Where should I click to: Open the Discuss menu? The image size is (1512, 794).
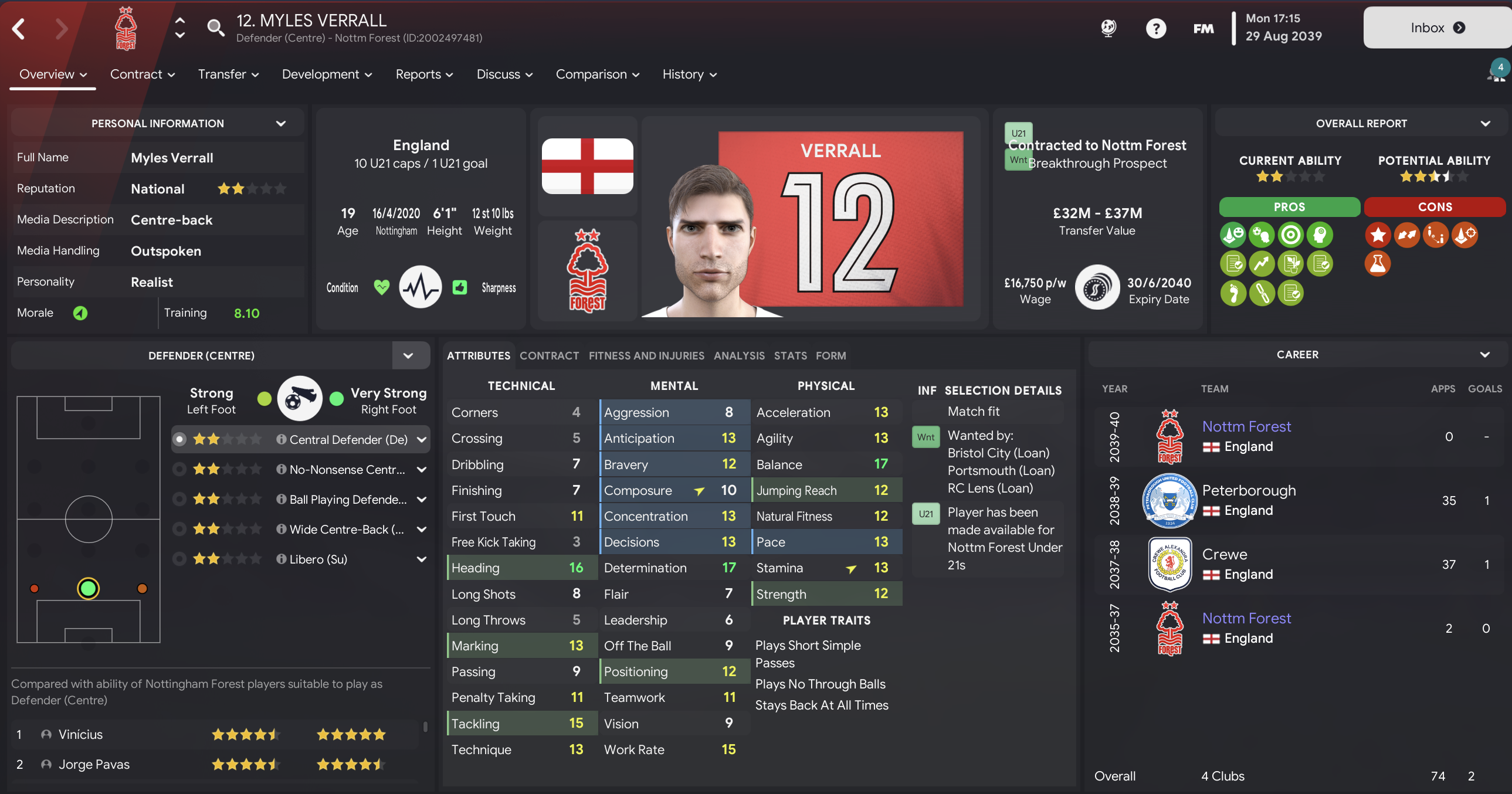(x=504, y=74)
